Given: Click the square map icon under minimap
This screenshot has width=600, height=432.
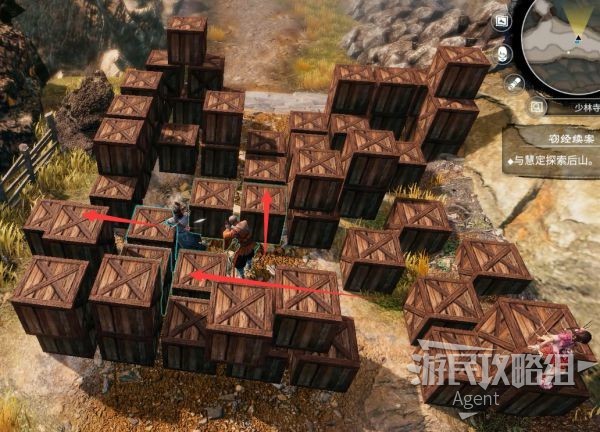Looking at the screenshot, I should pyautogui.click(x=538, y=105).
